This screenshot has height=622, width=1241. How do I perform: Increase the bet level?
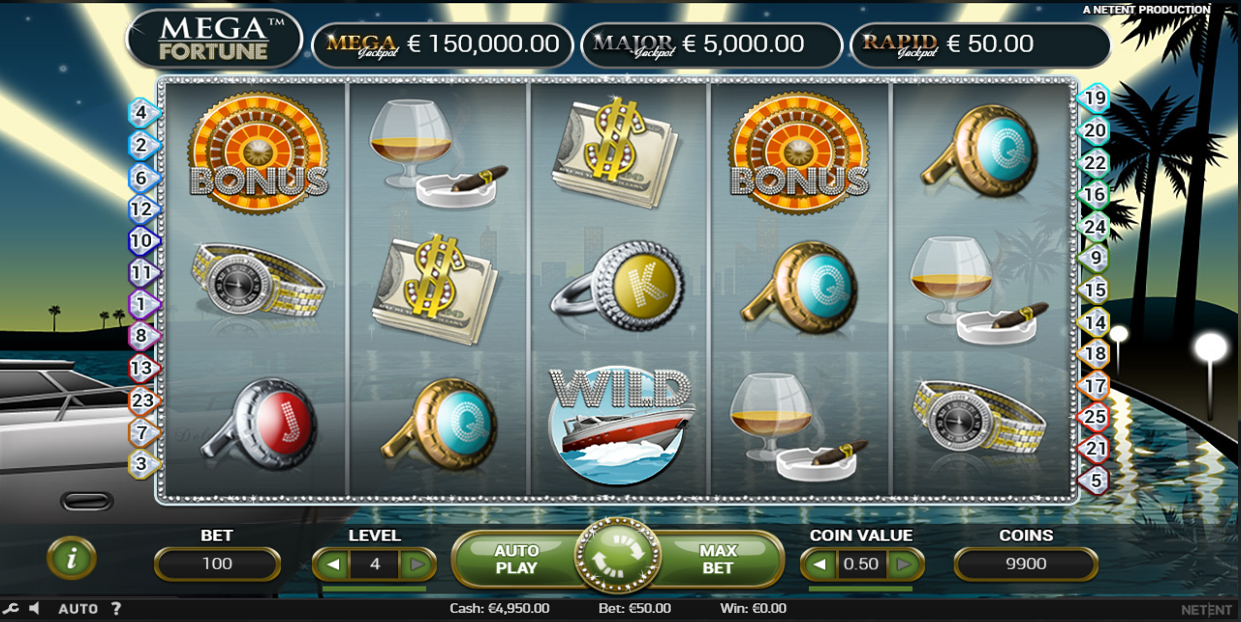pyautogui.click(x=417, y=565)
